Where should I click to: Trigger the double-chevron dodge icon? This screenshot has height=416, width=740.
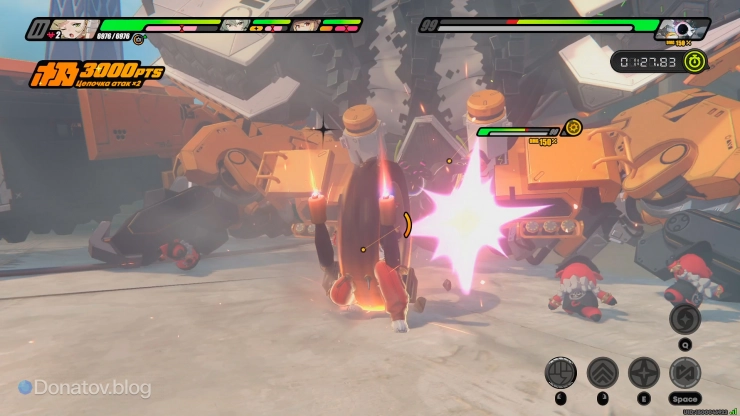click(x=602, y=374)
